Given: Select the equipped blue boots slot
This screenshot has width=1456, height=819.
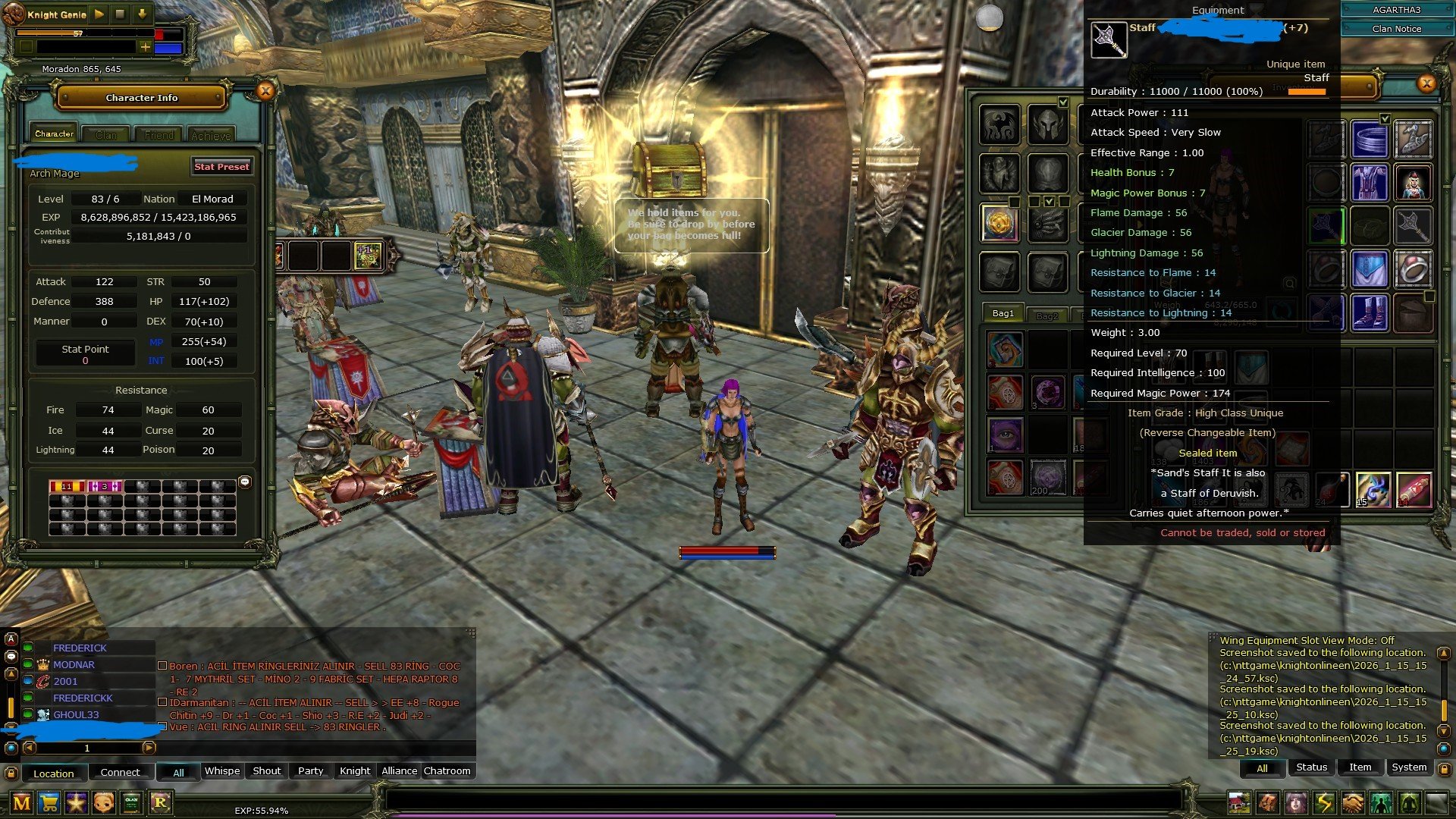Looking at the screenshot, I should pyautogui.click(x=1369, y=312).
